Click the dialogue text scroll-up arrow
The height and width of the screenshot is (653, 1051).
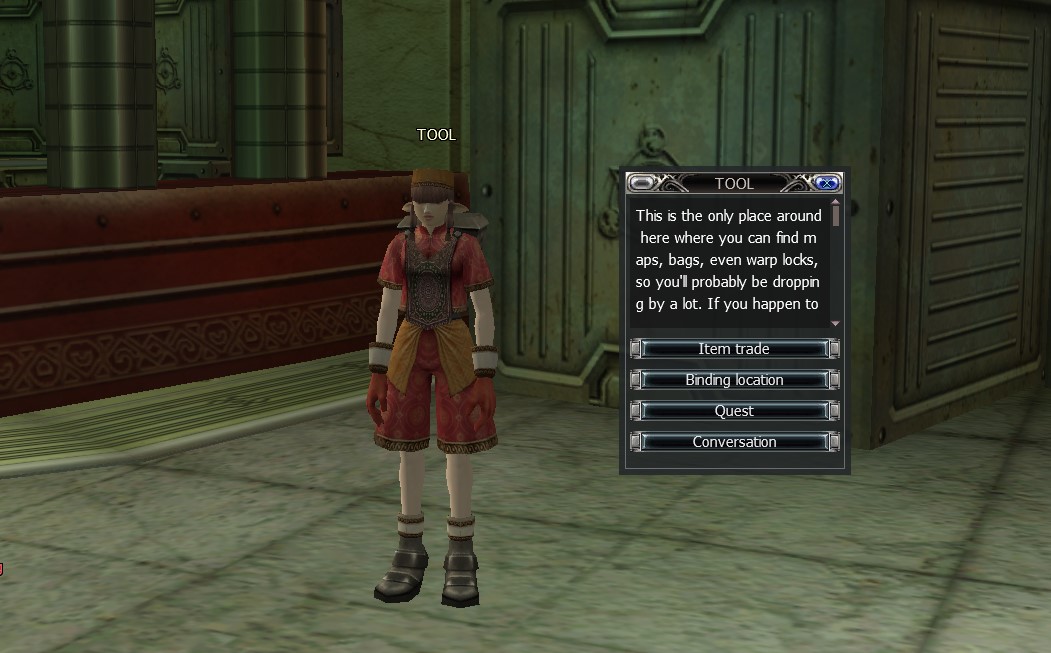click(836, 202)
